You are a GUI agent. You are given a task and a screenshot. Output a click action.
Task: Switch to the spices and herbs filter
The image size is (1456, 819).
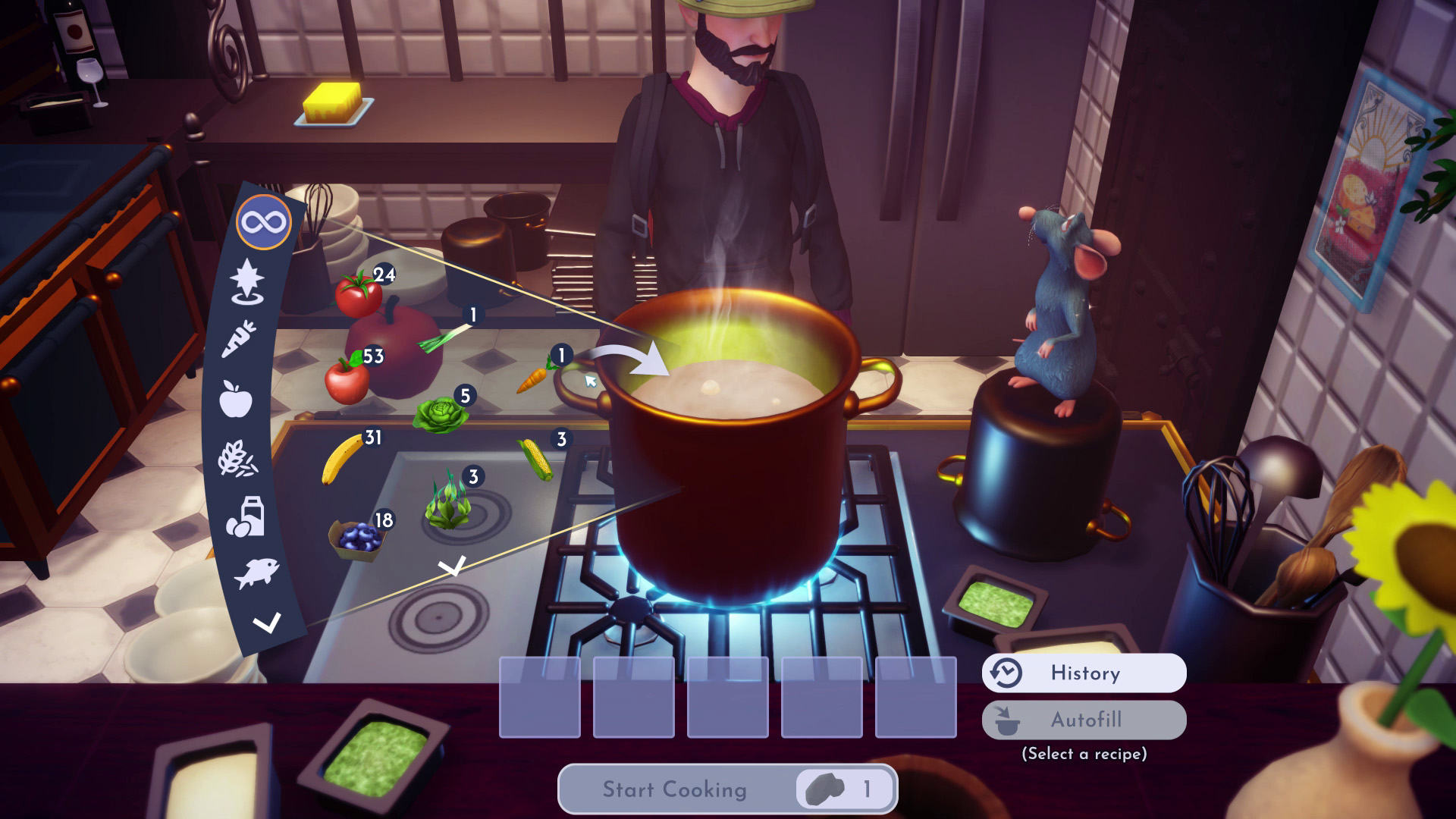[247, 281]
